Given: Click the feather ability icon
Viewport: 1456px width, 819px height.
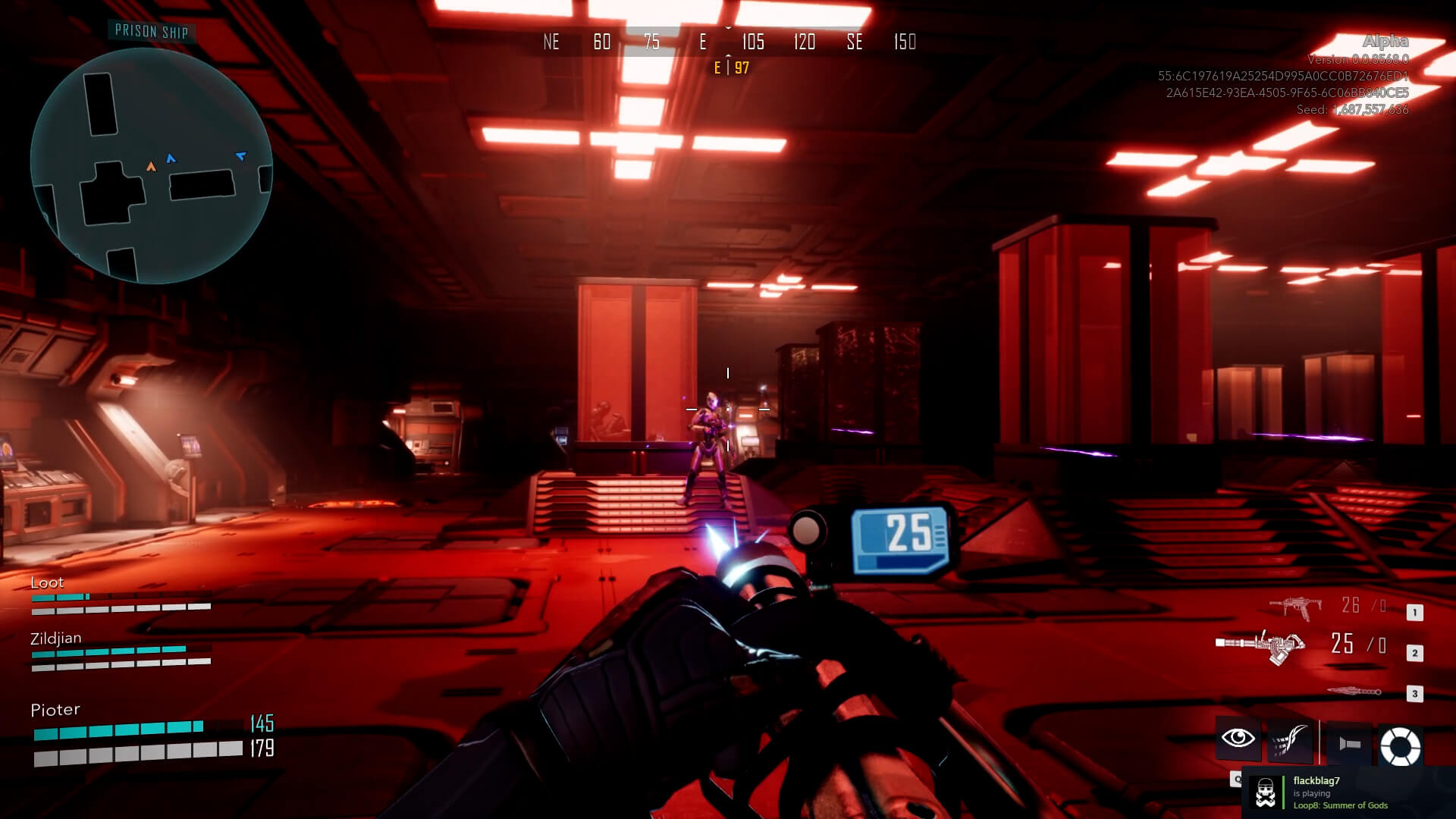Looking at the screenshot, I should 1292,737.
